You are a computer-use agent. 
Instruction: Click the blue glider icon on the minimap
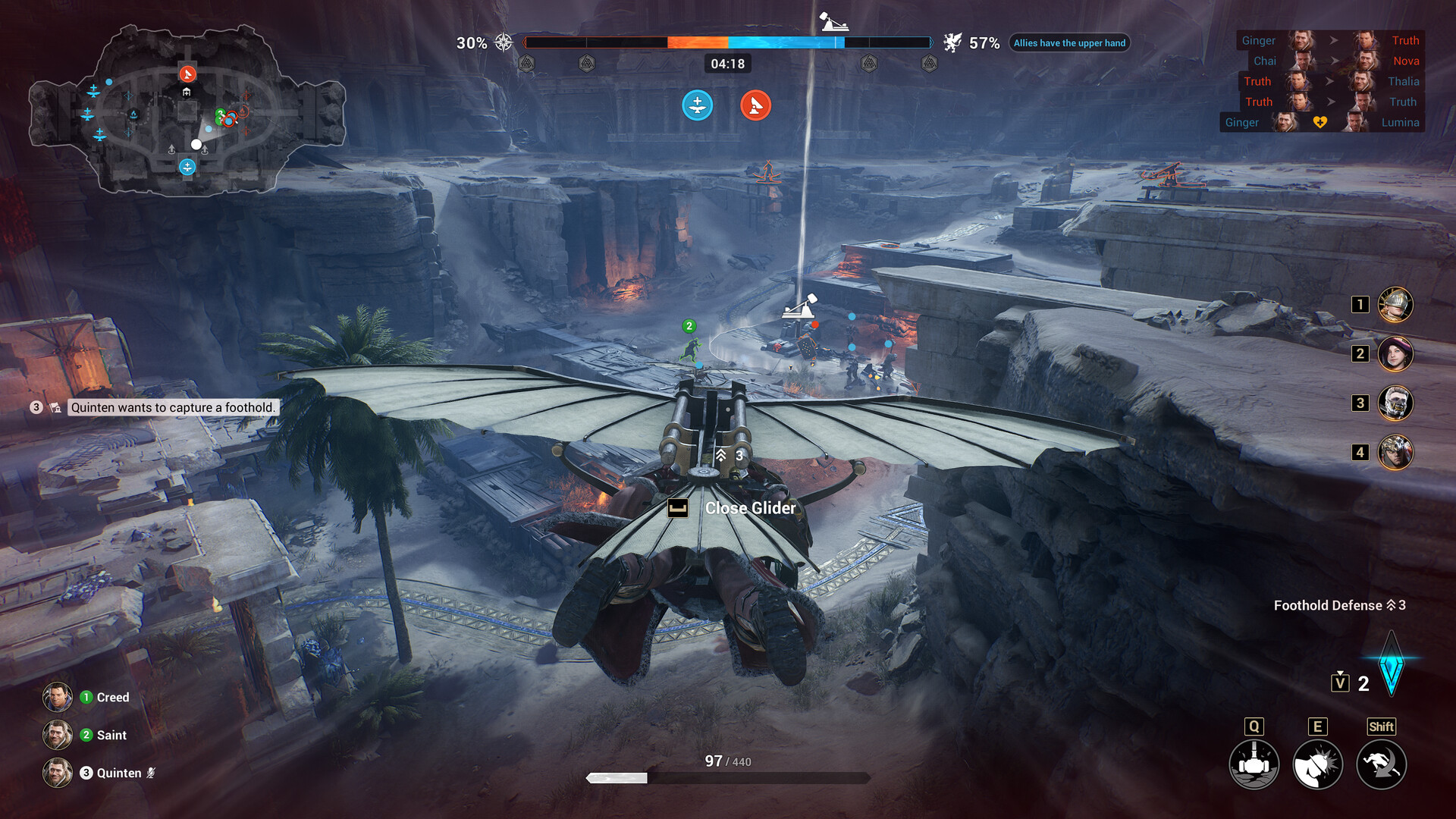pos(187,164)
